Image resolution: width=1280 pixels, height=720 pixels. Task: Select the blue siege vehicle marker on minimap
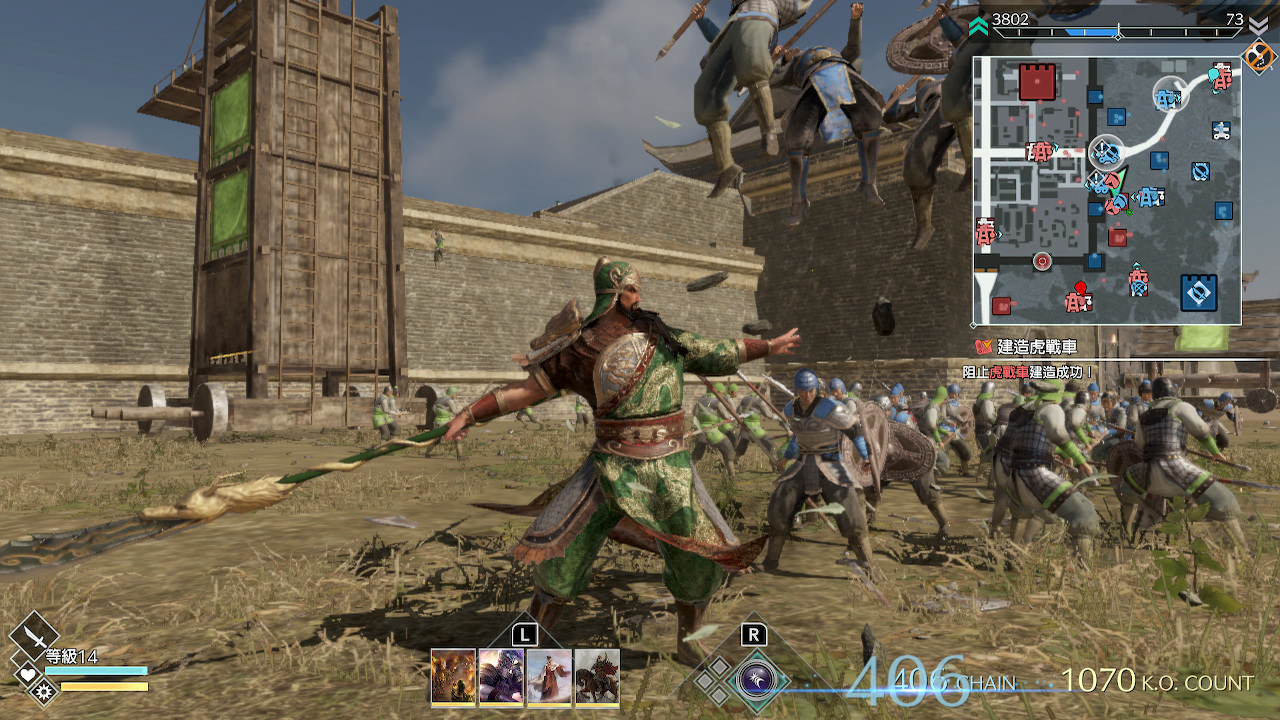[1105, 153]
